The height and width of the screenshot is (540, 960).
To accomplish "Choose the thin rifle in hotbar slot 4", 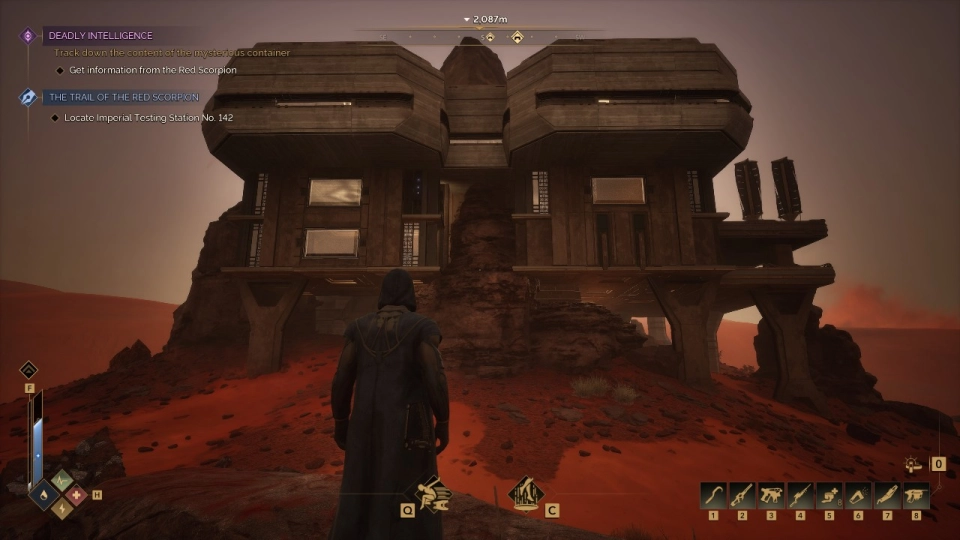I will pyautogui.click(x=800, y=494).
